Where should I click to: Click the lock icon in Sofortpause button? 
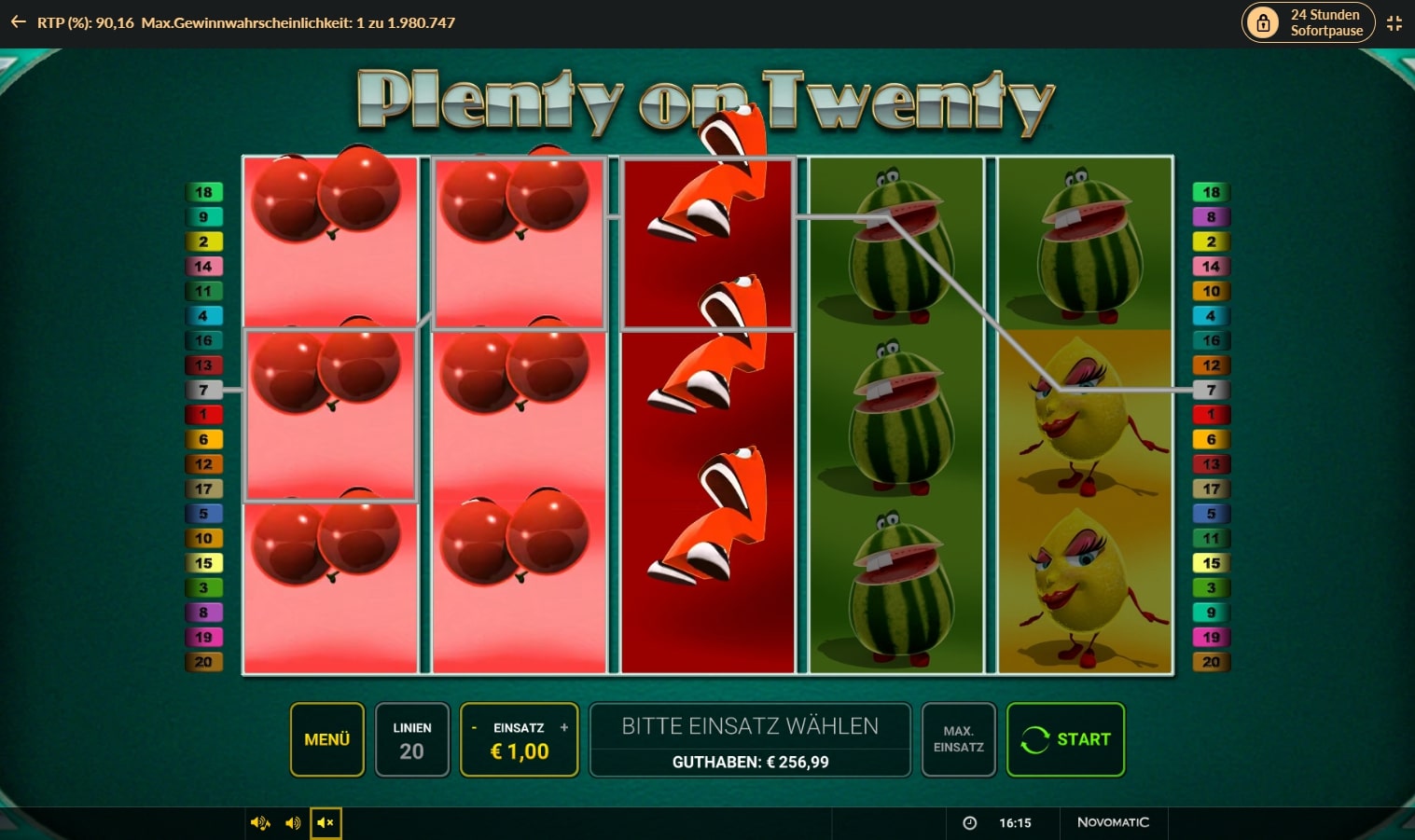1264,22
